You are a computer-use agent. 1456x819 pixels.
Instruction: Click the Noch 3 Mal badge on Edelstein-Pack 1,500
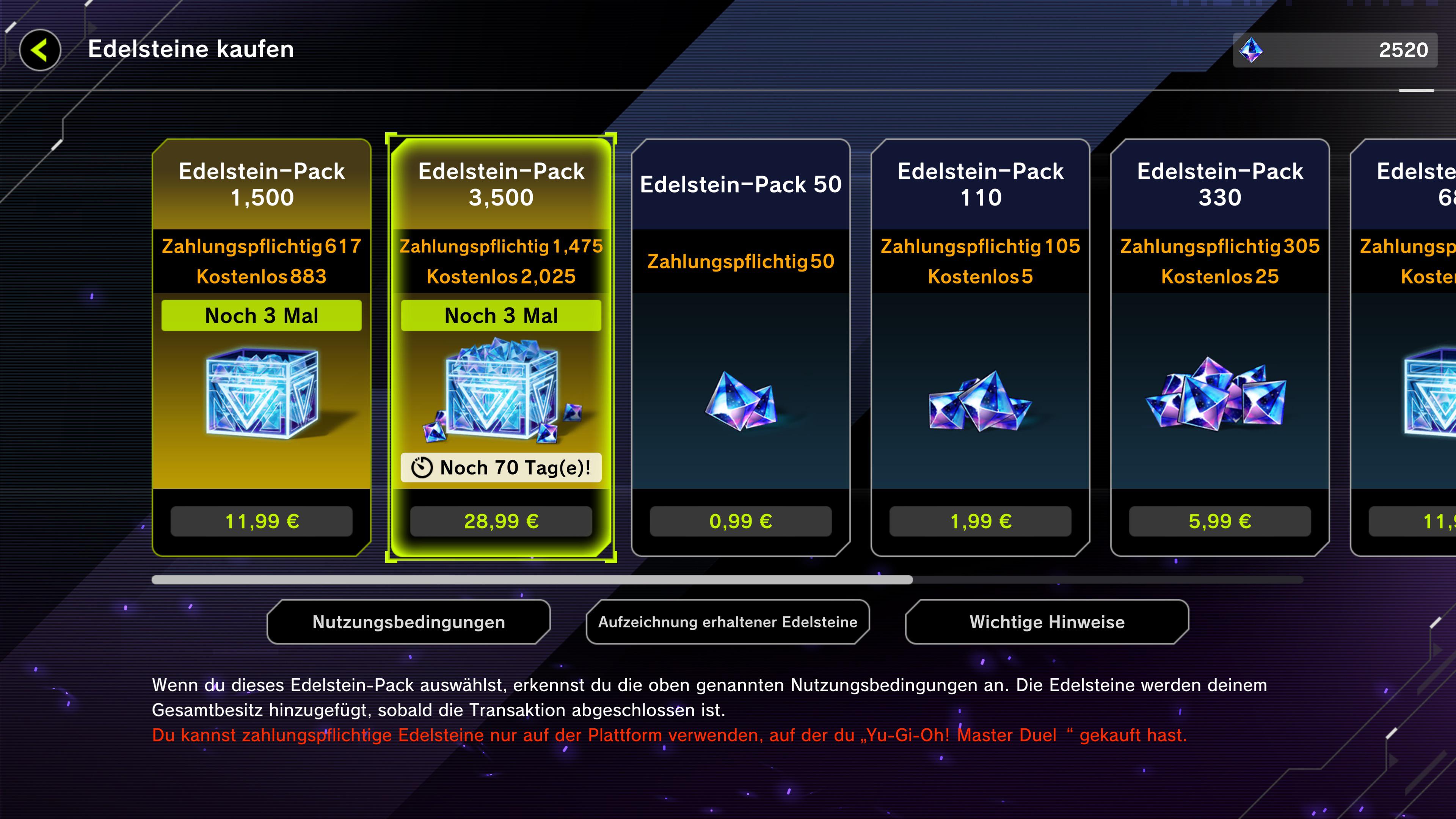coord(261,315)
